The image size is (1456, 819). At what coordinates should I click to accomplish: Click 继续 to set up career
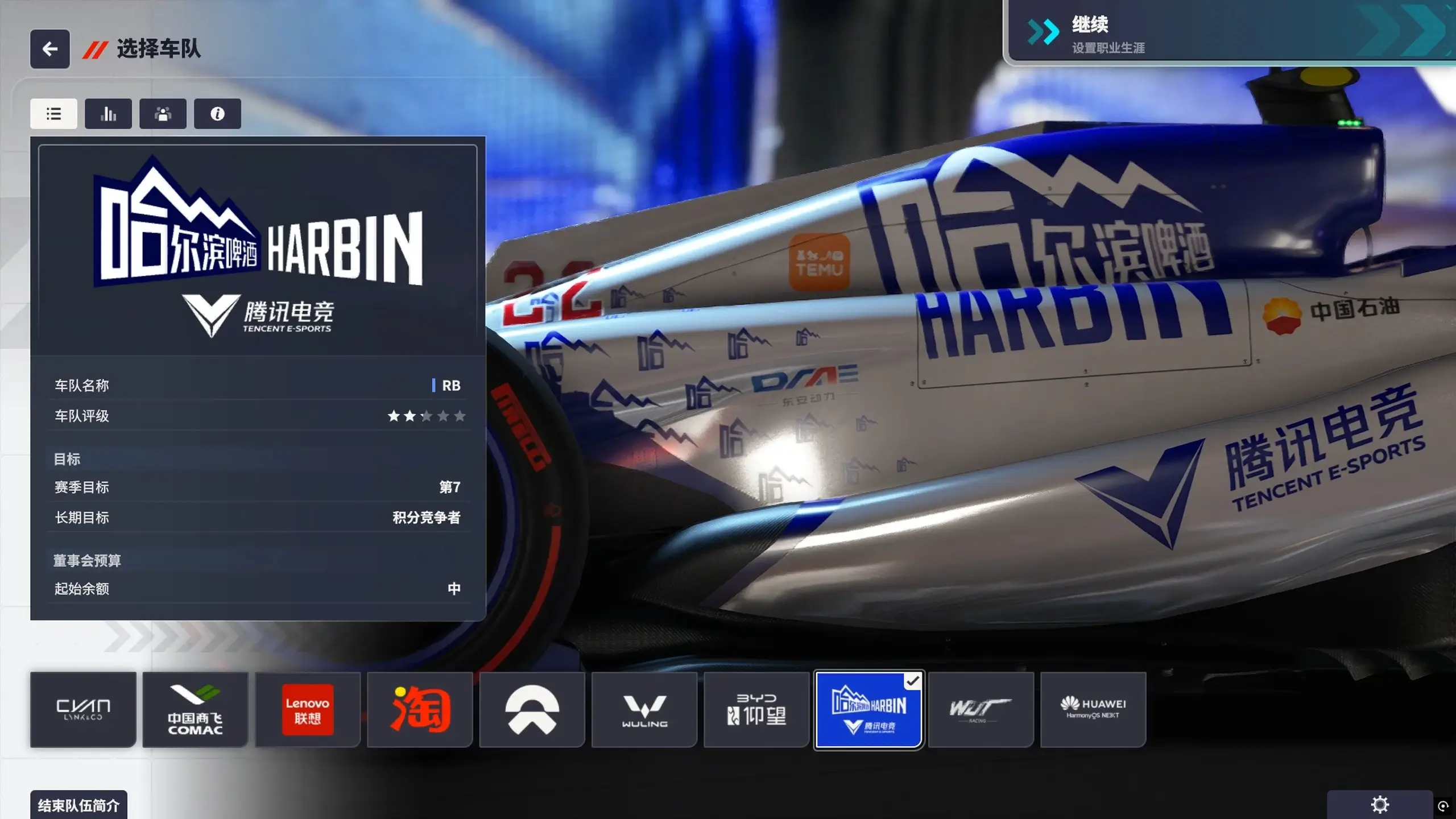(x=1228, y=34)
